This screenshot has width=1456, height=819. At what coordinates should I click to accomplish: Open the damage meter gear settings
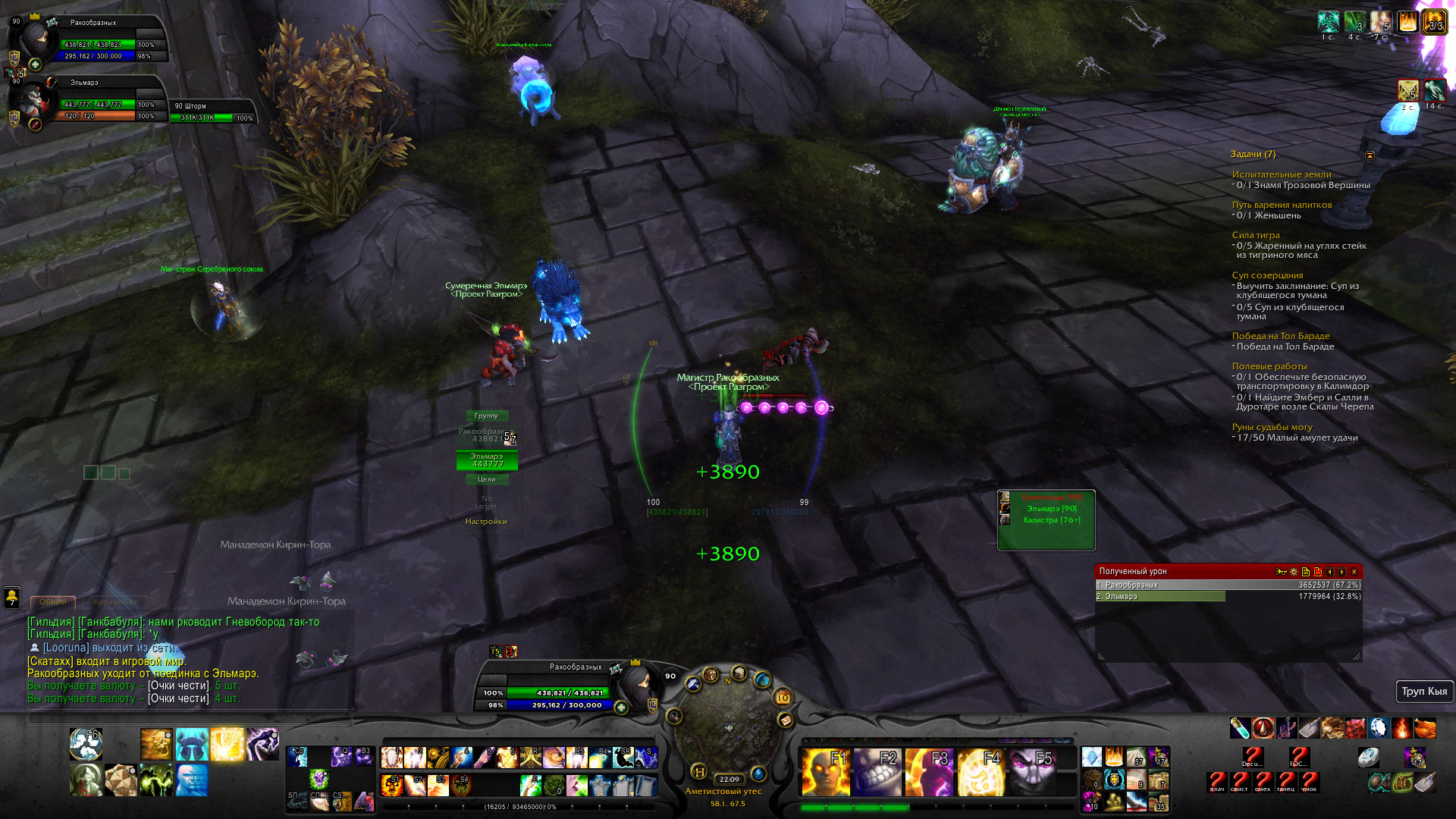(1294, 572)
